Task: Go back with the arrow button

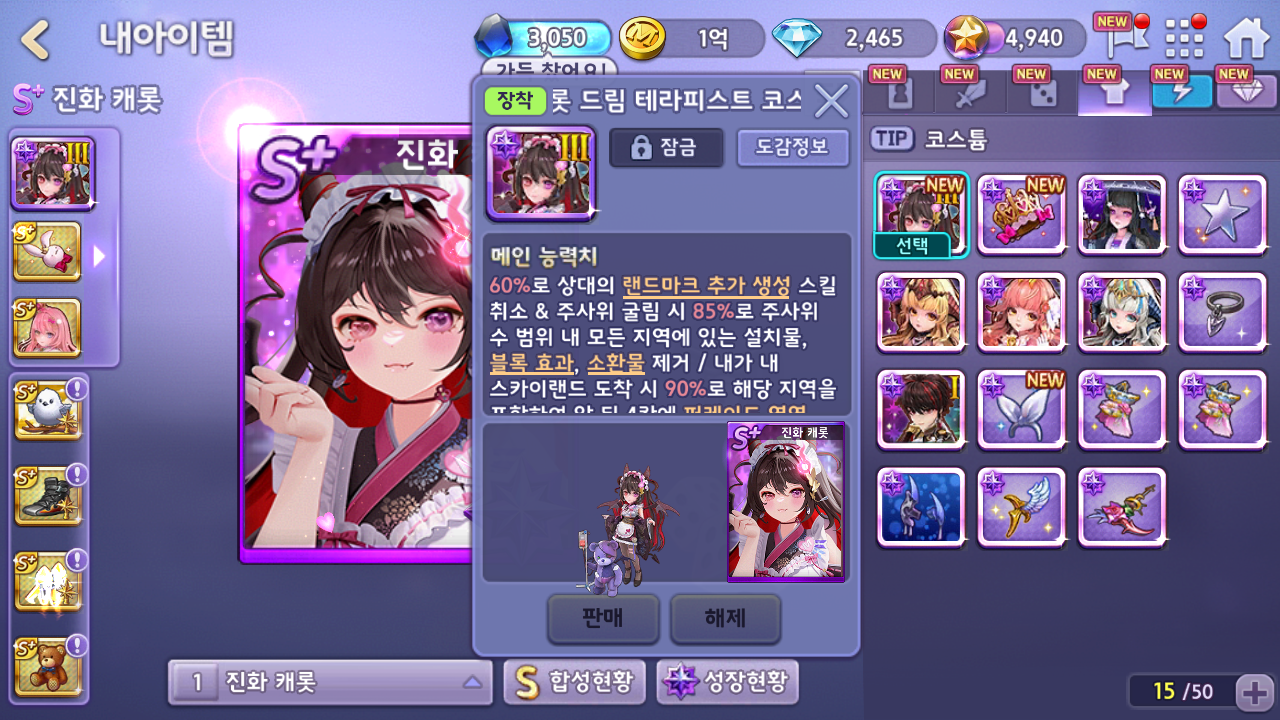Action: 36,40
